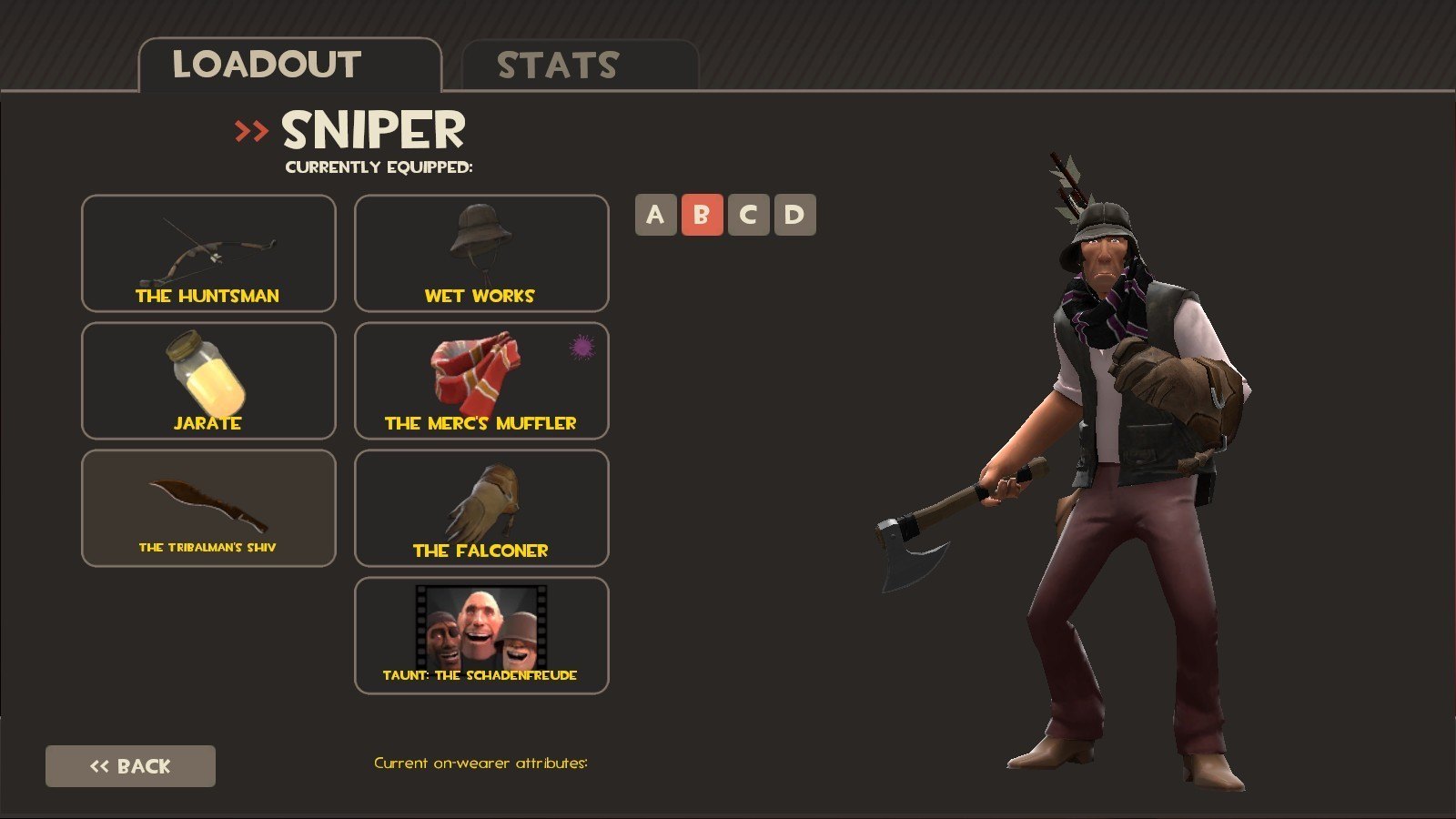Select loadout preset D
The width and height of the screenshot is (1456, 819).
[794, 215]
